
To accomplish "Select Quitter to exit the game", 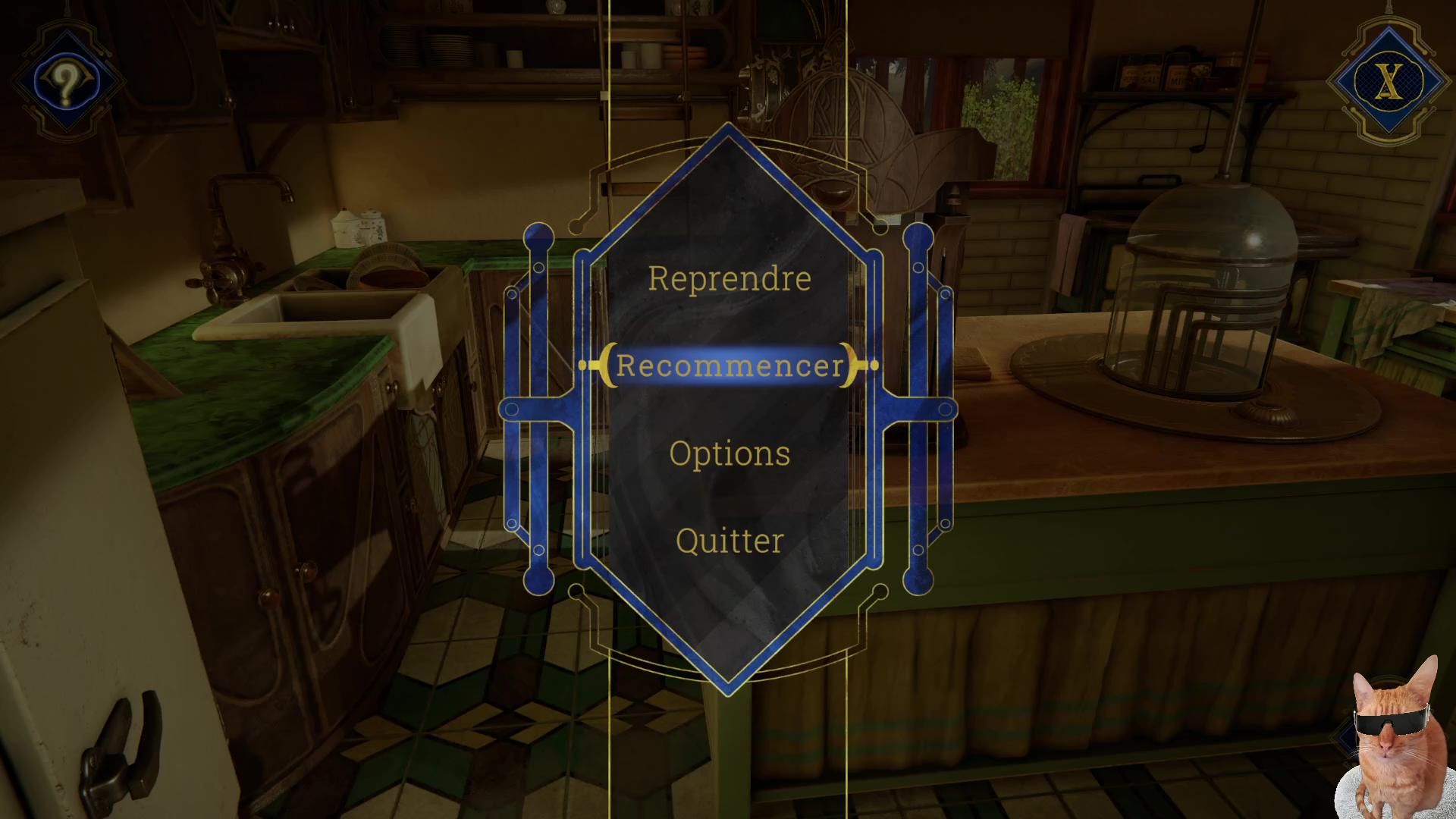I will coord(729,541).
